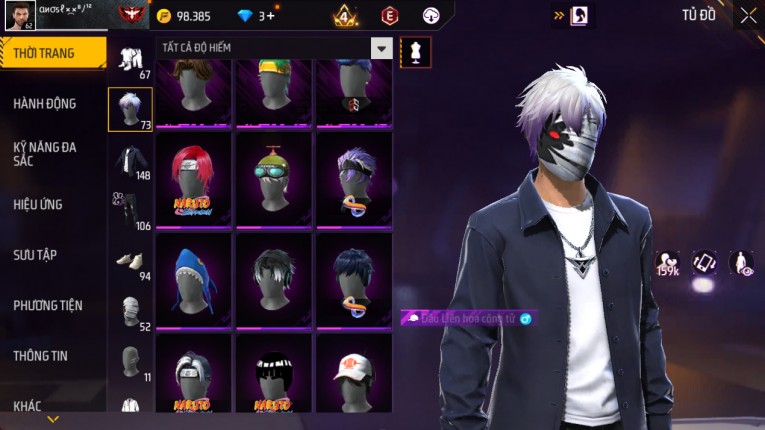Image resolution: width=765 pixels, height=430 pixels.
Task: Click the mannequin preview icon beside the filter
Action: [x=415, y=51]
